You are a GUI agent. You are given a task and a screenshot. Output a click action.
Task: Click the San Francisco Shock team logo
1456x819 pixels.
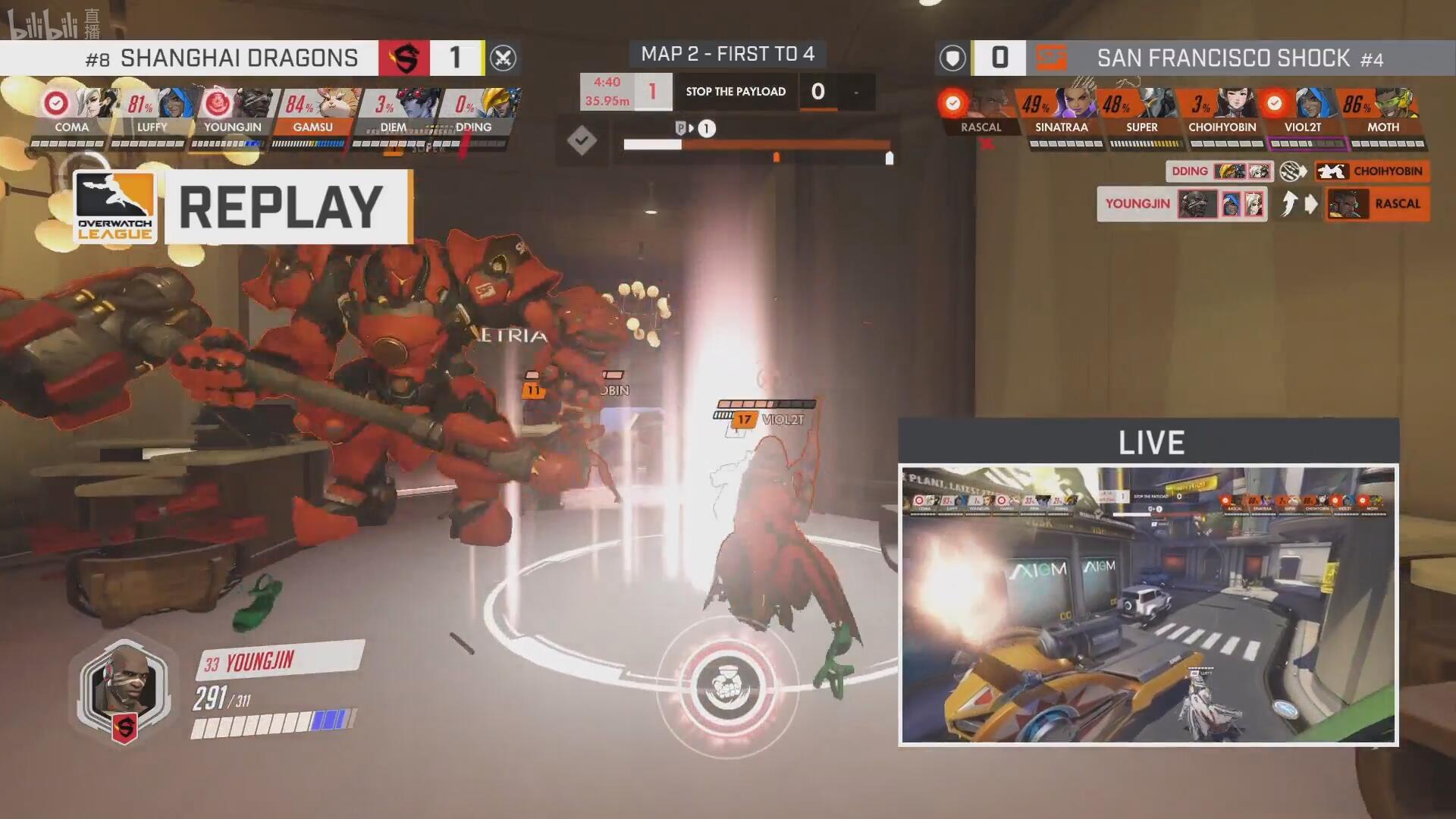1052,58
